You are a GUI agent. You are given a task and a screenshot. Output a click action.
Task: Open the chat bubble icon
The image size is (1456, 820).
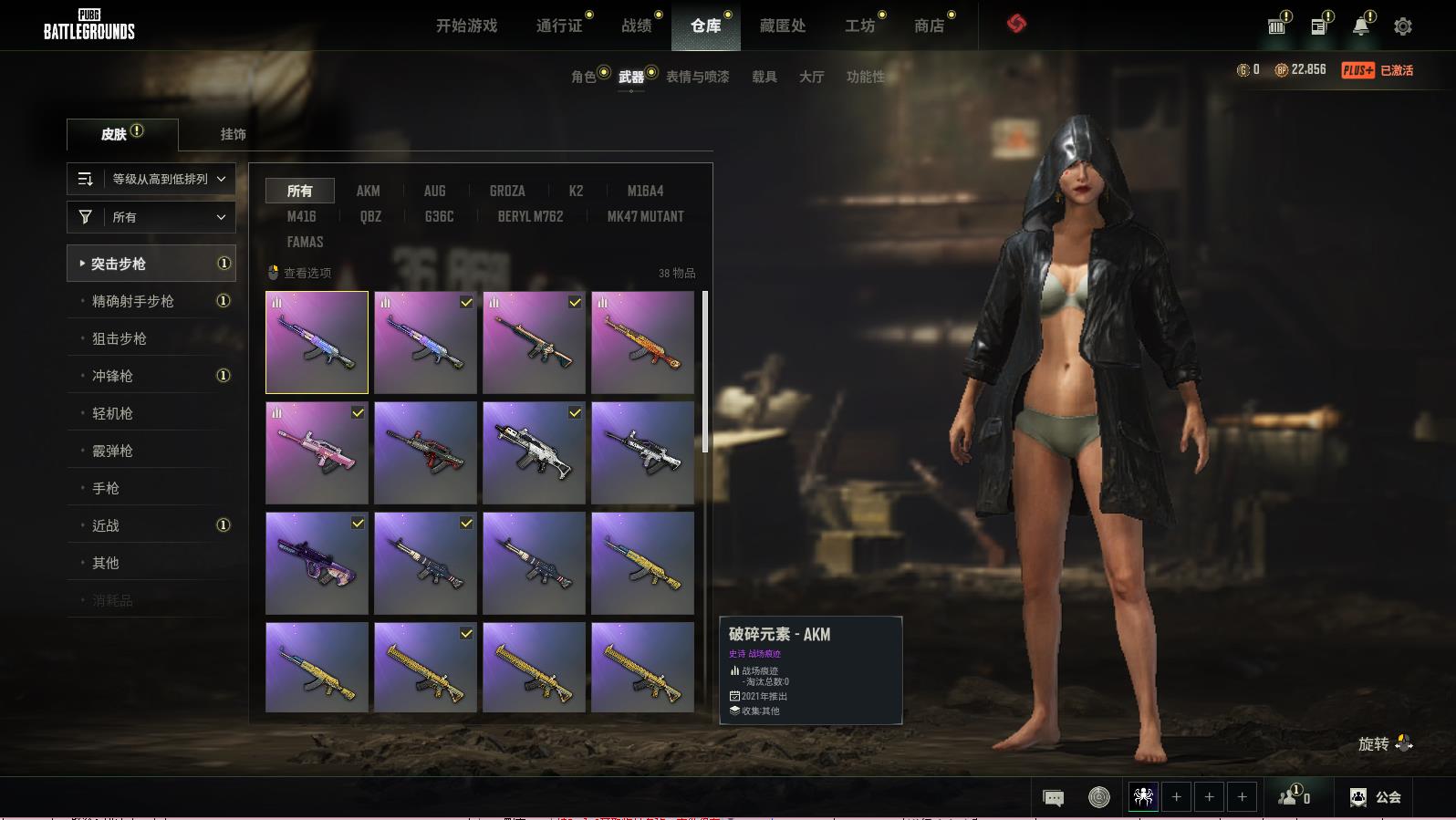[1053, 798]
